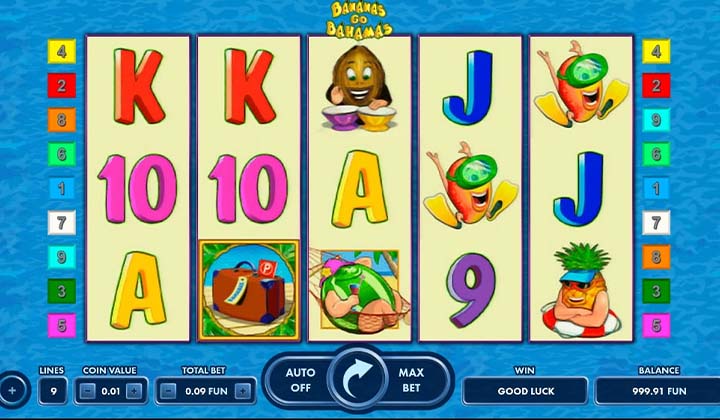This screenshot has height=420, width=720.
Task: Lower total bet using the minus button
Action: 167,390
